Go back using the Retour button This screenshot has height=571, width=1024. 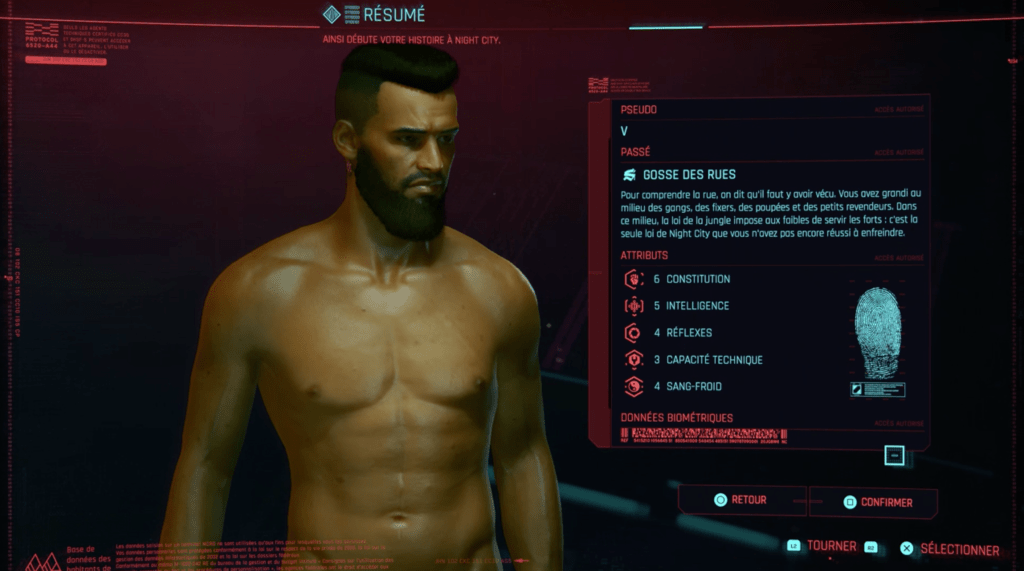coord(742,499)
